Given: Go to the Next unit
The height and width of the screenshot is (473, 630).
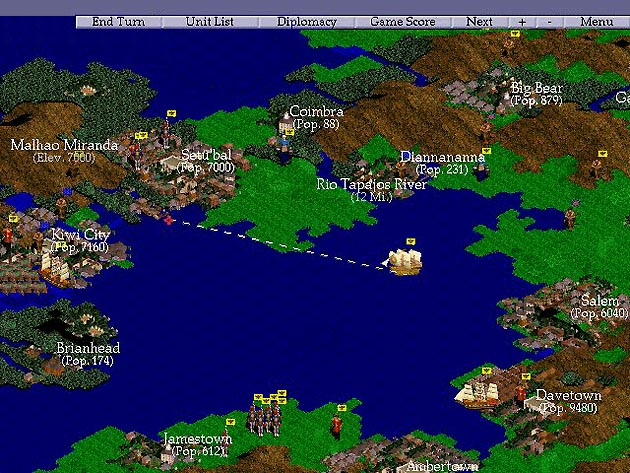Looking at the screenshot, I should click(x=479, y=21).
